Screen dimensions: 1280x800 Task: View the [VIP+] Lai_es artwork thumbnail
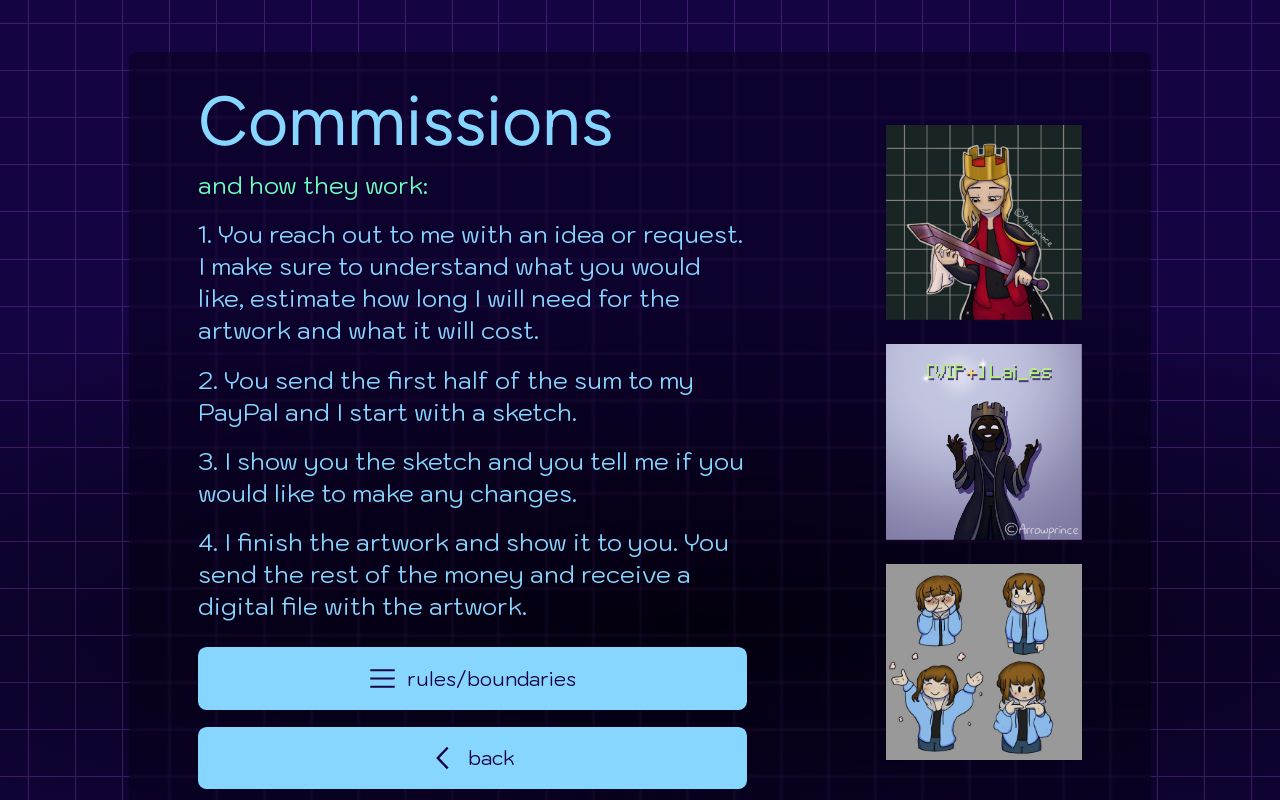click(x=984, y=442)
